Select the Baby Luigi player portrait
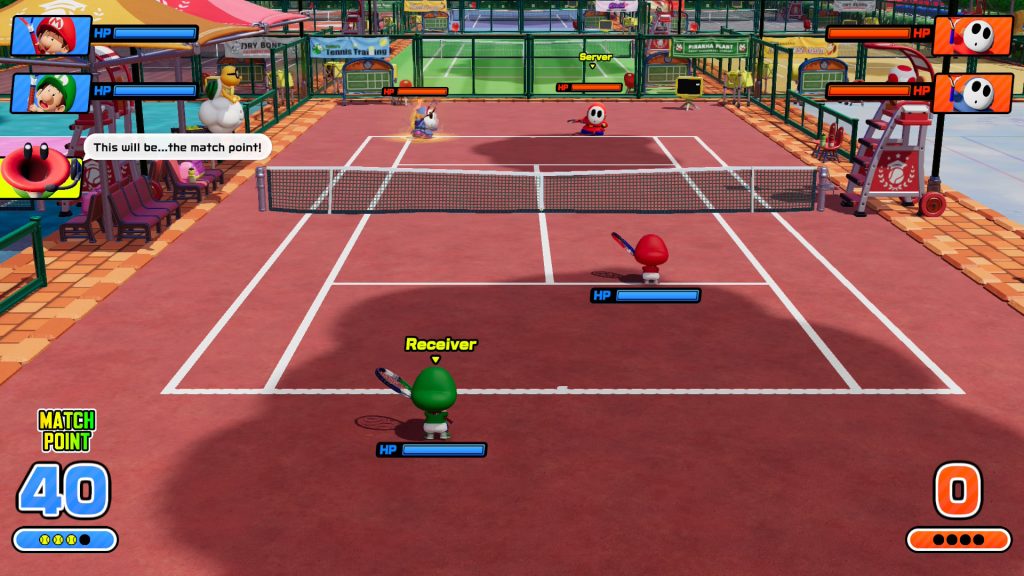1024x576 pixels. 52,93
